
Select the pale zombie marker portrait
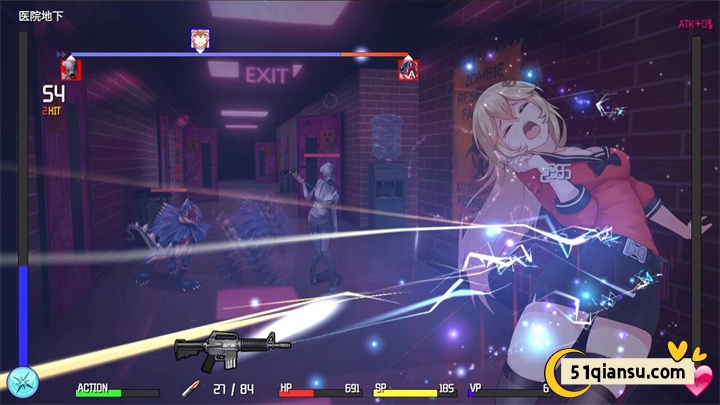[x=69, y=69]
